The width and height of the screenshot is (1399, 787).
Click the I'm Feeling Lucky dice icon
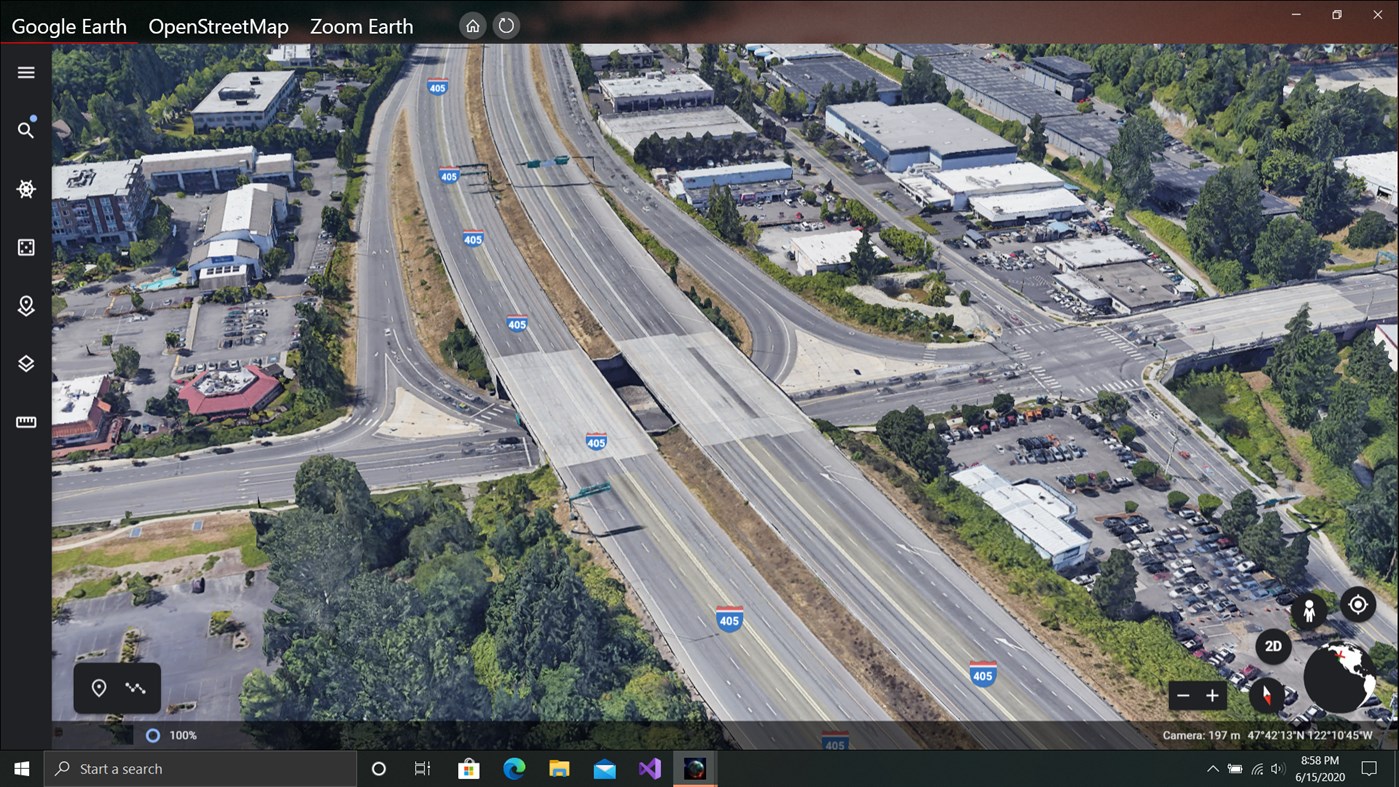25,246
